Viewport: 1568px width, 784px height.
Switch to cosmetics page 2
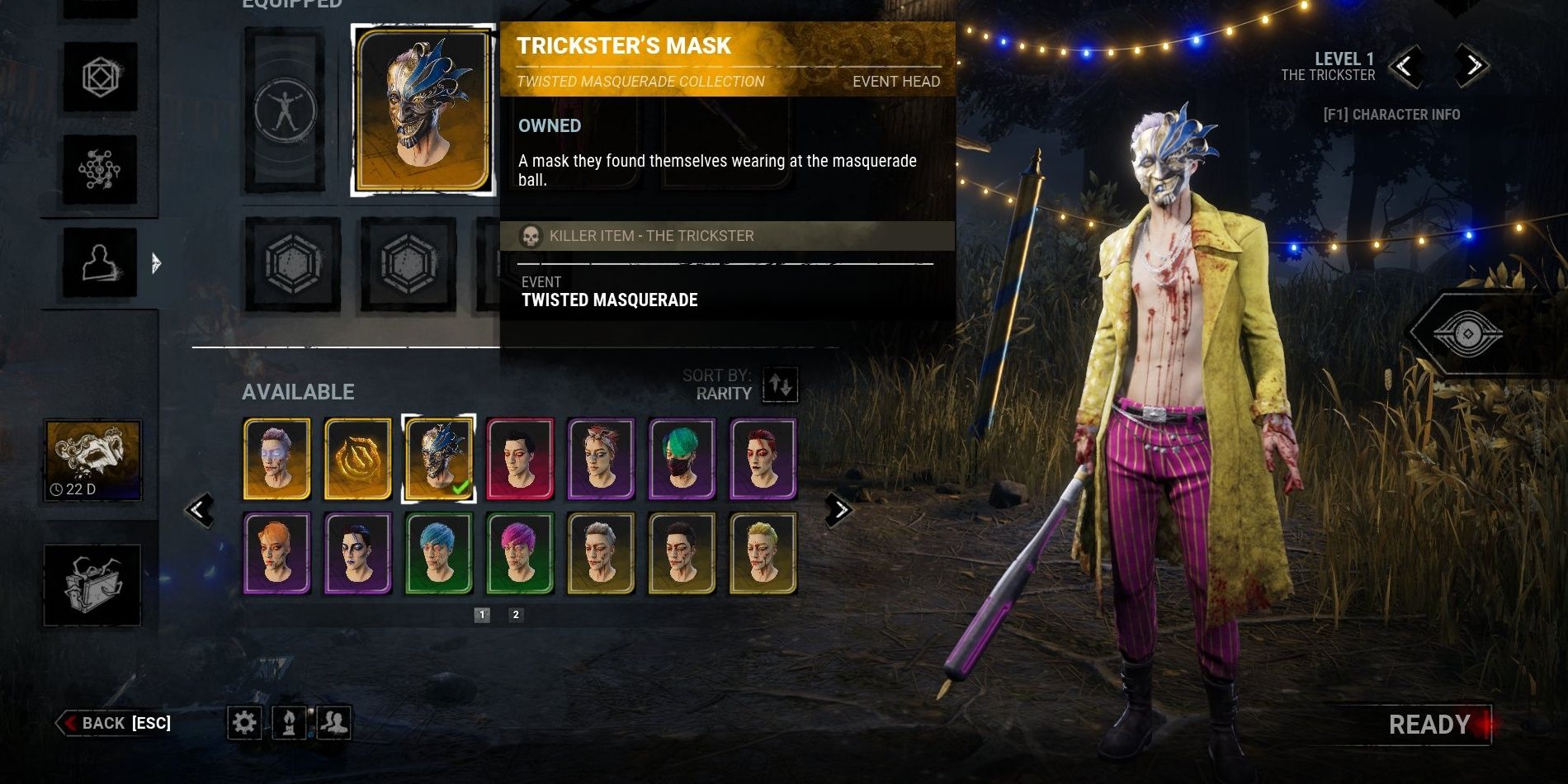[x=516, y=615]
